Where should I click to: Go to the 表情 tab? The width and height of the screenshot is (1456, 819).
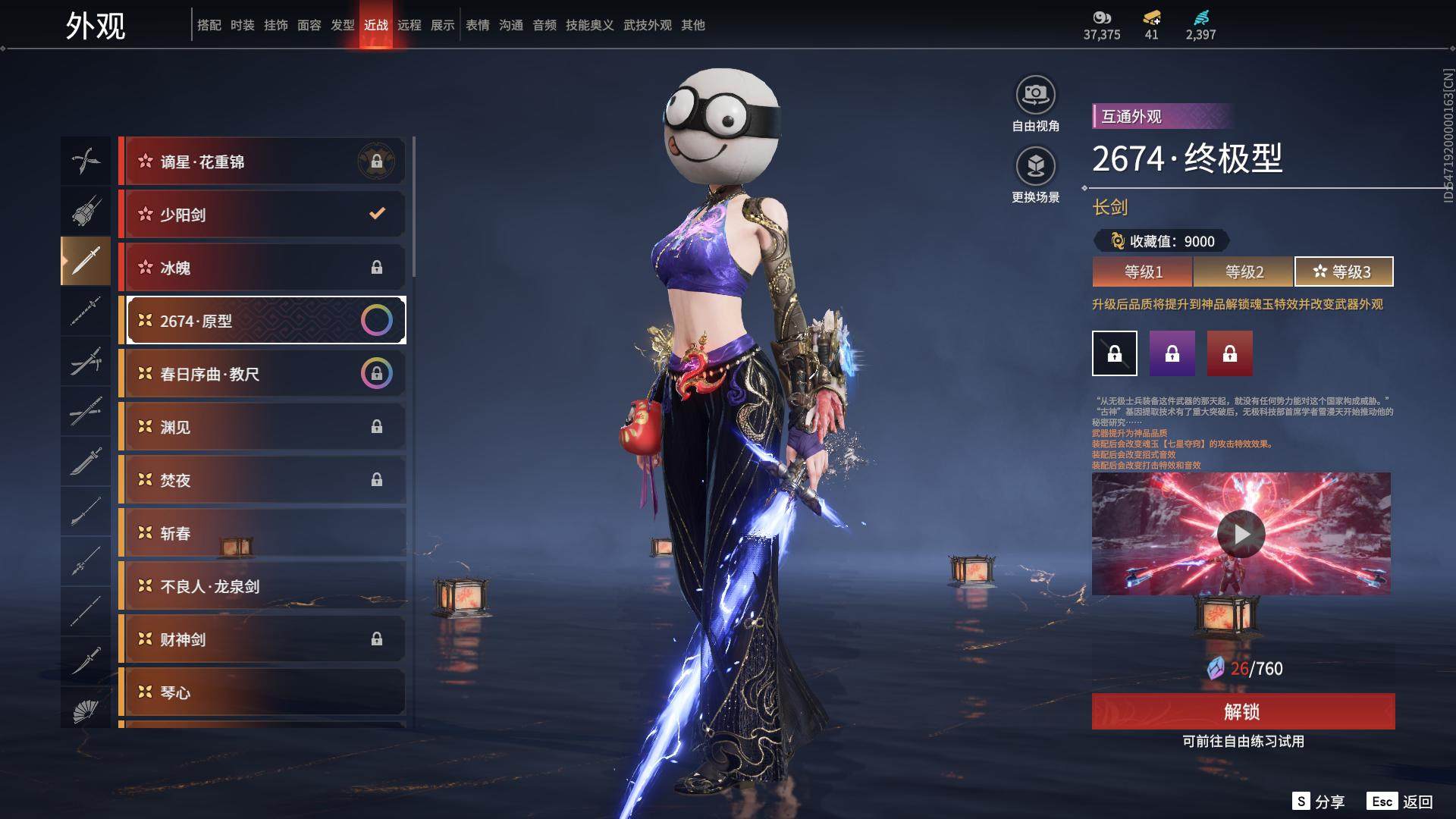tap(478, 25)
